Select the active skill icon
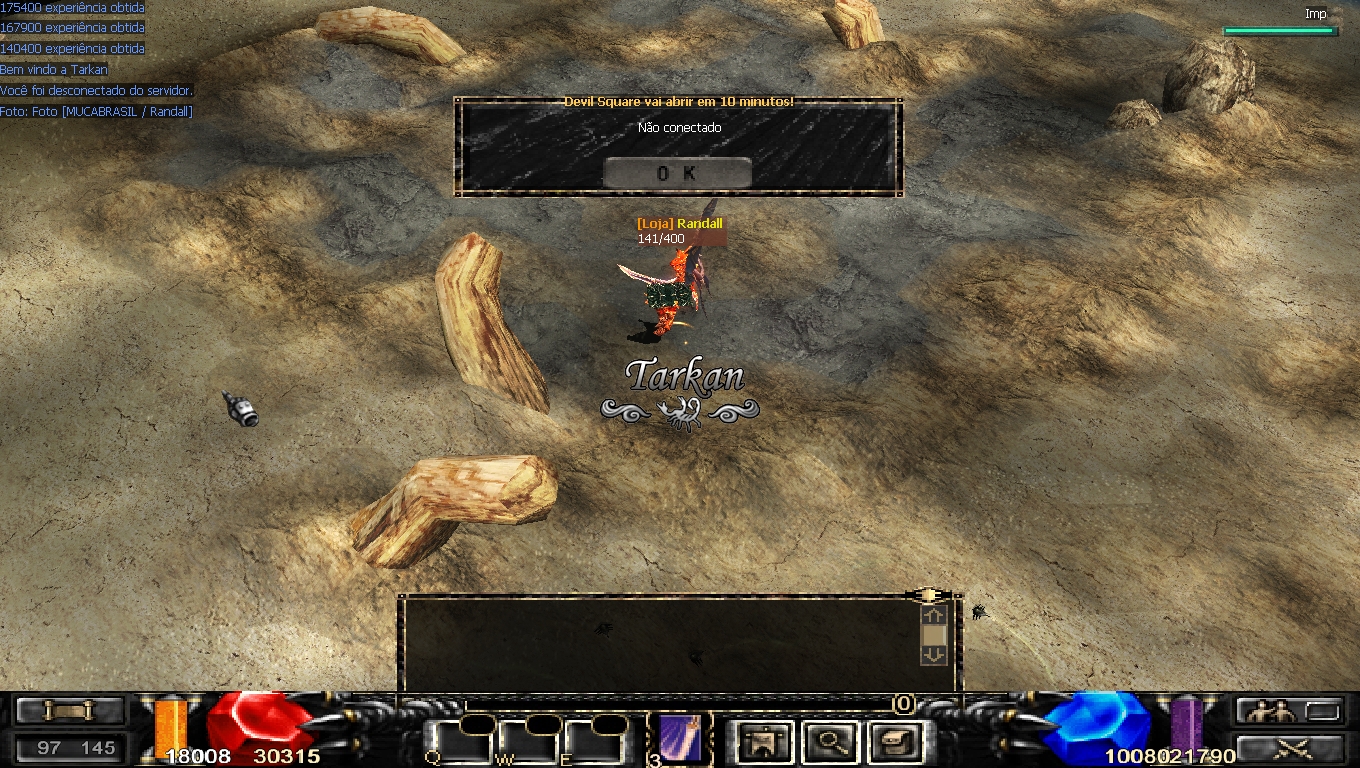 tap(681, 737)
